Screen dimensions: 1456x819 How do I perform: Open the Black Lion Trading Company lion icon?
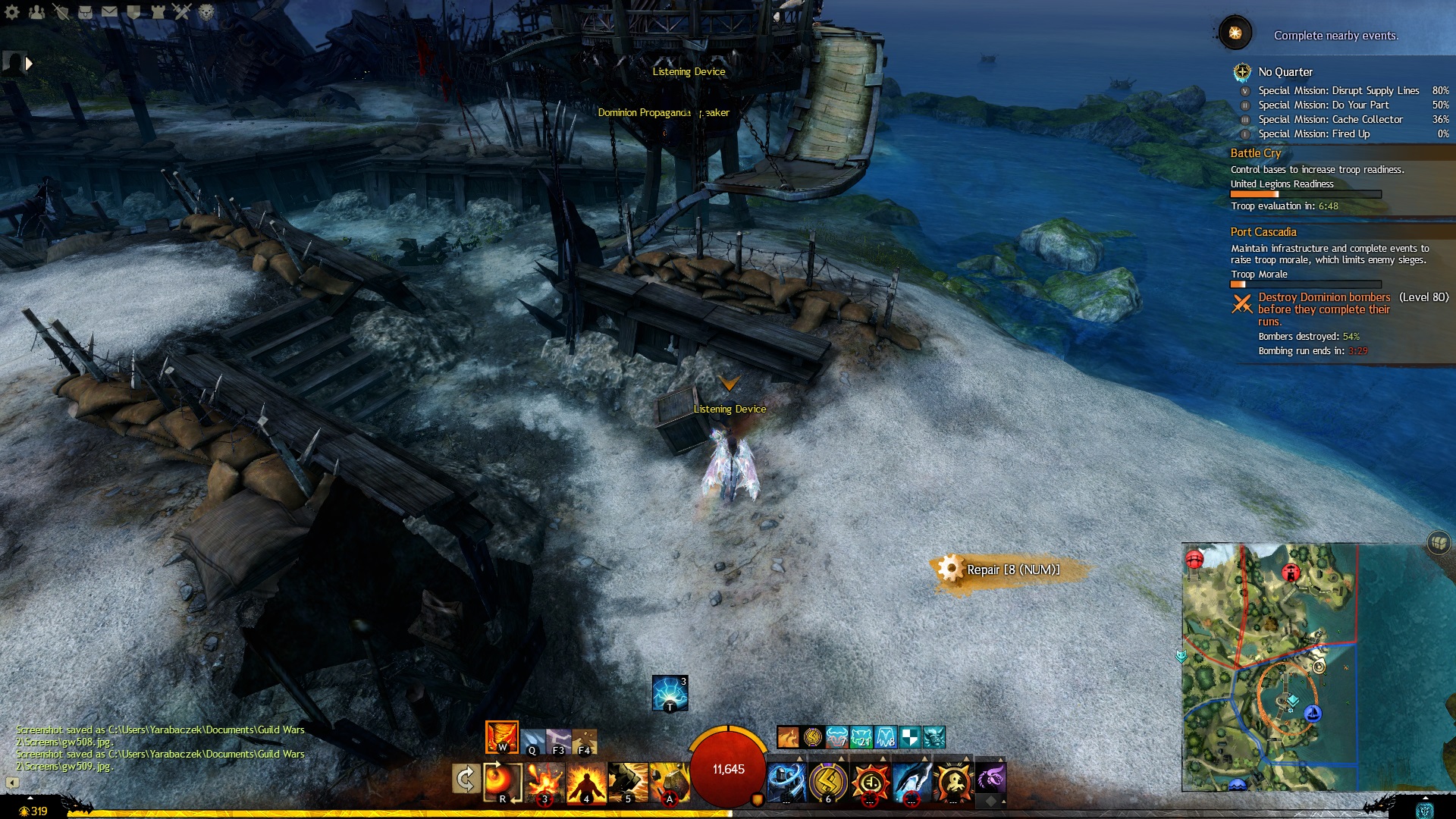(x=206, y=11)
